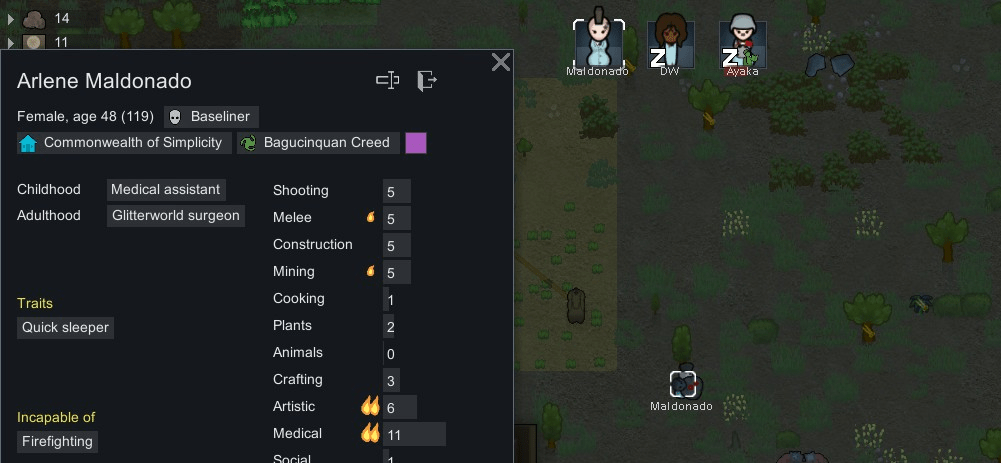Image resolution: width=1001 pixels, height=463 pixels.
Task: Inspect the Glitterworld surgeon adulthood backstory
Action: pyautogui.click(x=175, y=215)
